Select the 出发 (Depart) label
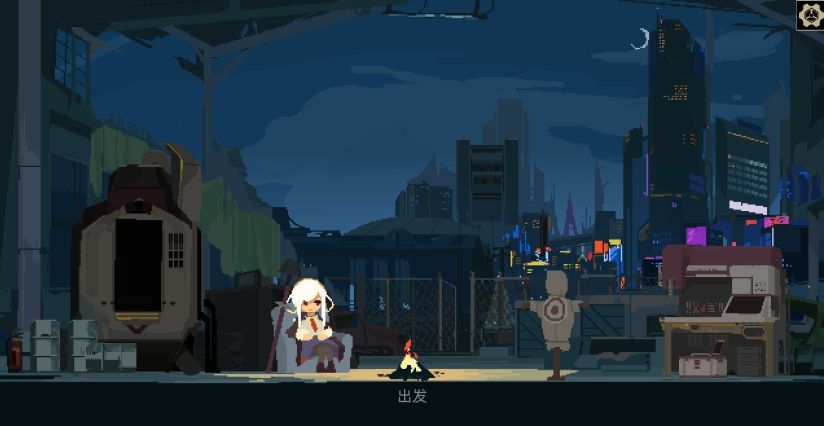The width and height of the screenshot is (824, 426). (412, 396)
